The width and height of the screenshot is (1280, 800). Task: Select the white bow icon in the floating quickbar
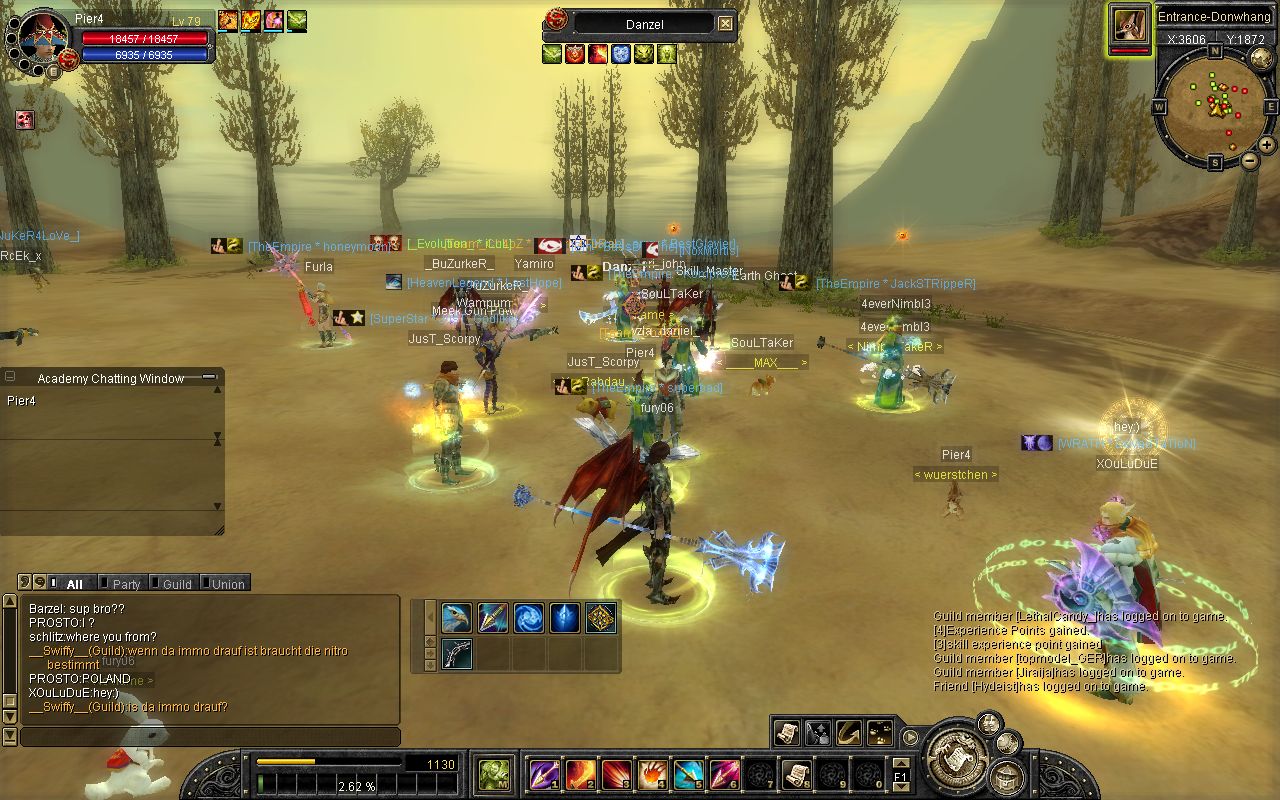coord(457,654)
